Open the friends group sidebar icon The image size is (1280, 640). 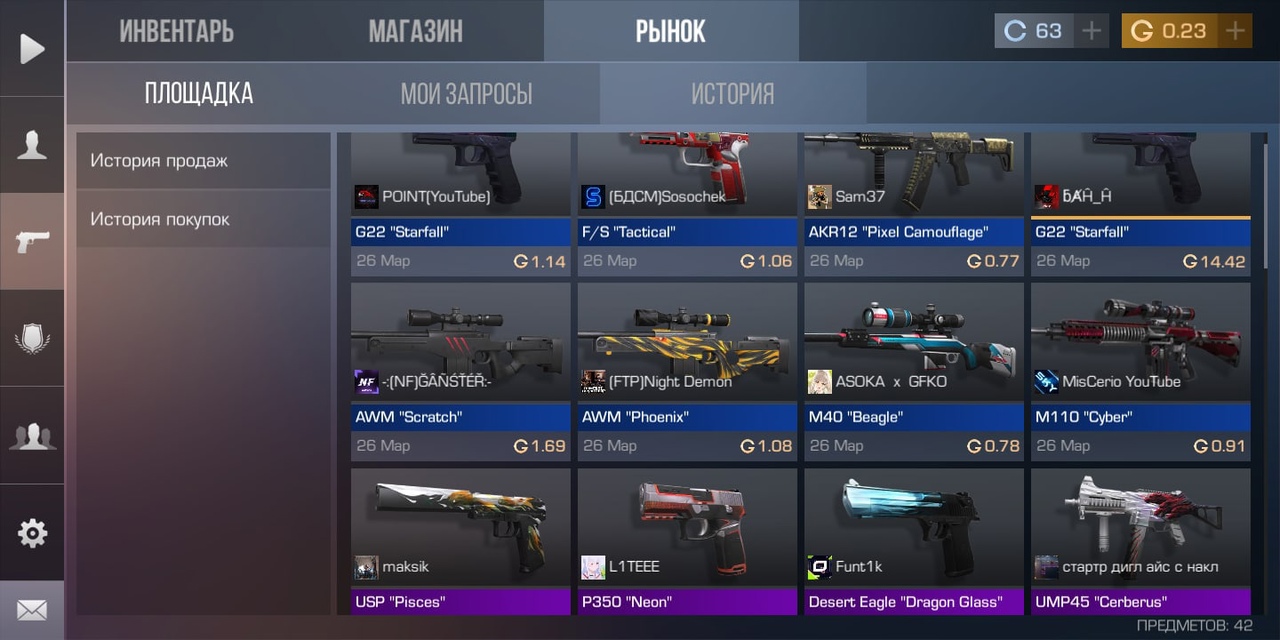coord(32,435)
